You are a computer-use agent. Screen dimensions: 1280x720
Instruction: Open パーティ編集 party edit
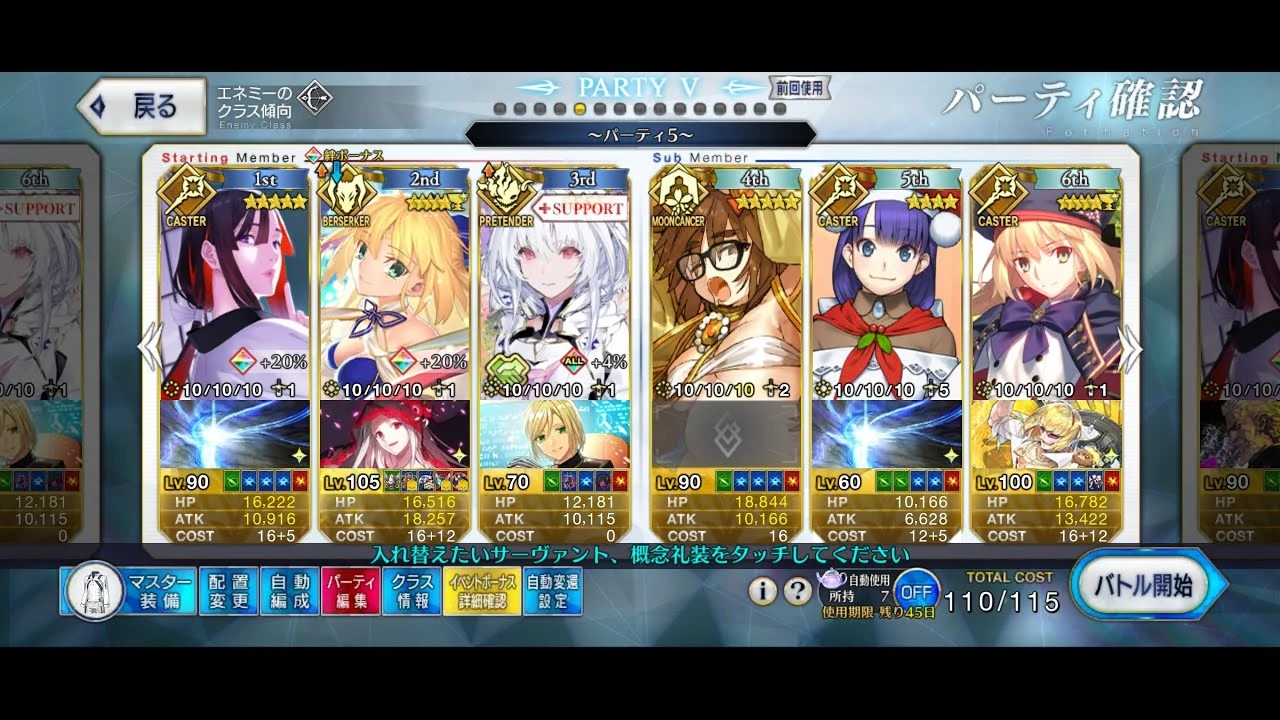(350, 589)
